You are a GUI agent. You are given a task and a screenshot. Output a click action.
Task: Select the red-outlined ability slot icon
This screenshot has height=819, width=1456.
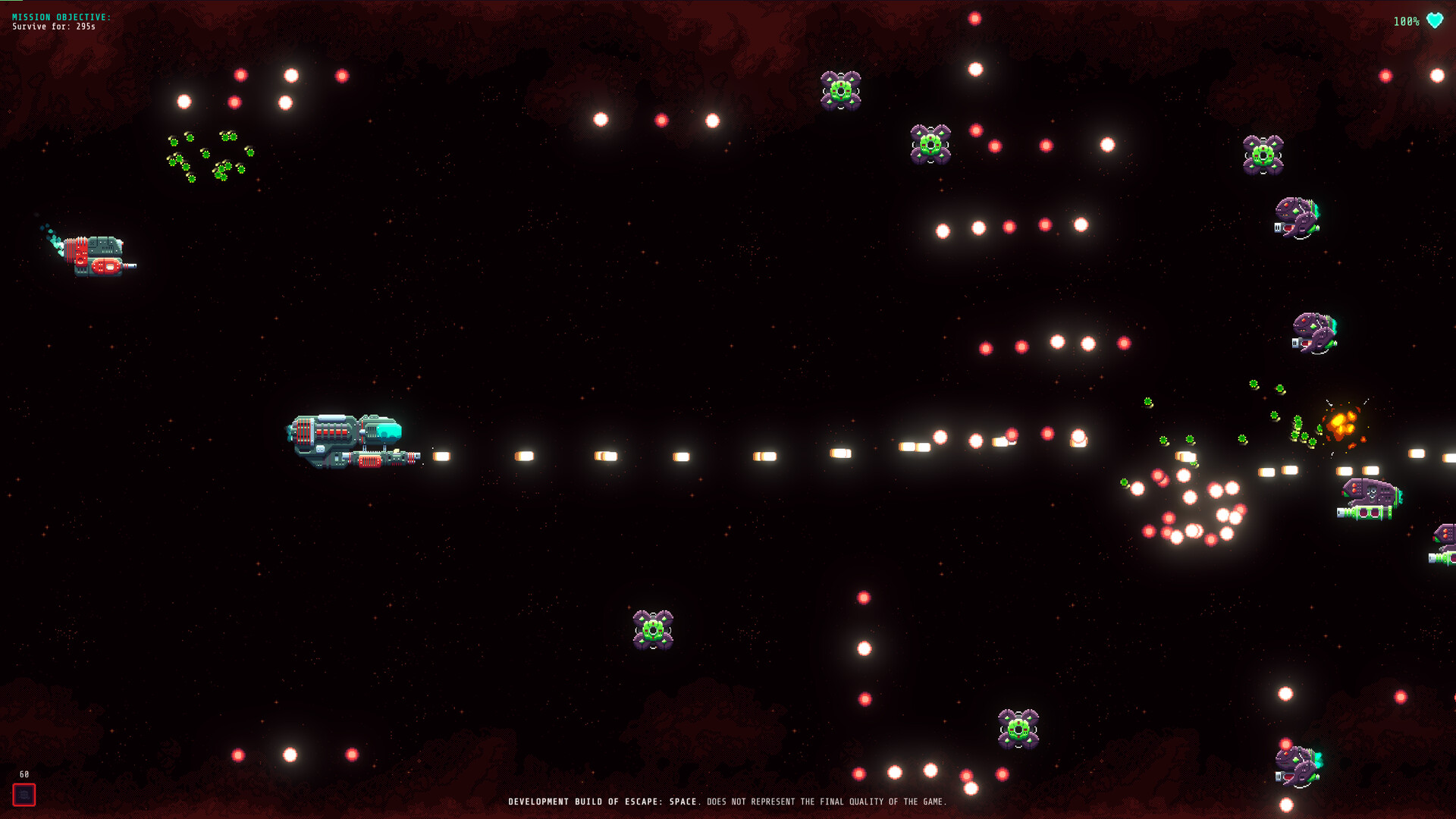[25, 795]
